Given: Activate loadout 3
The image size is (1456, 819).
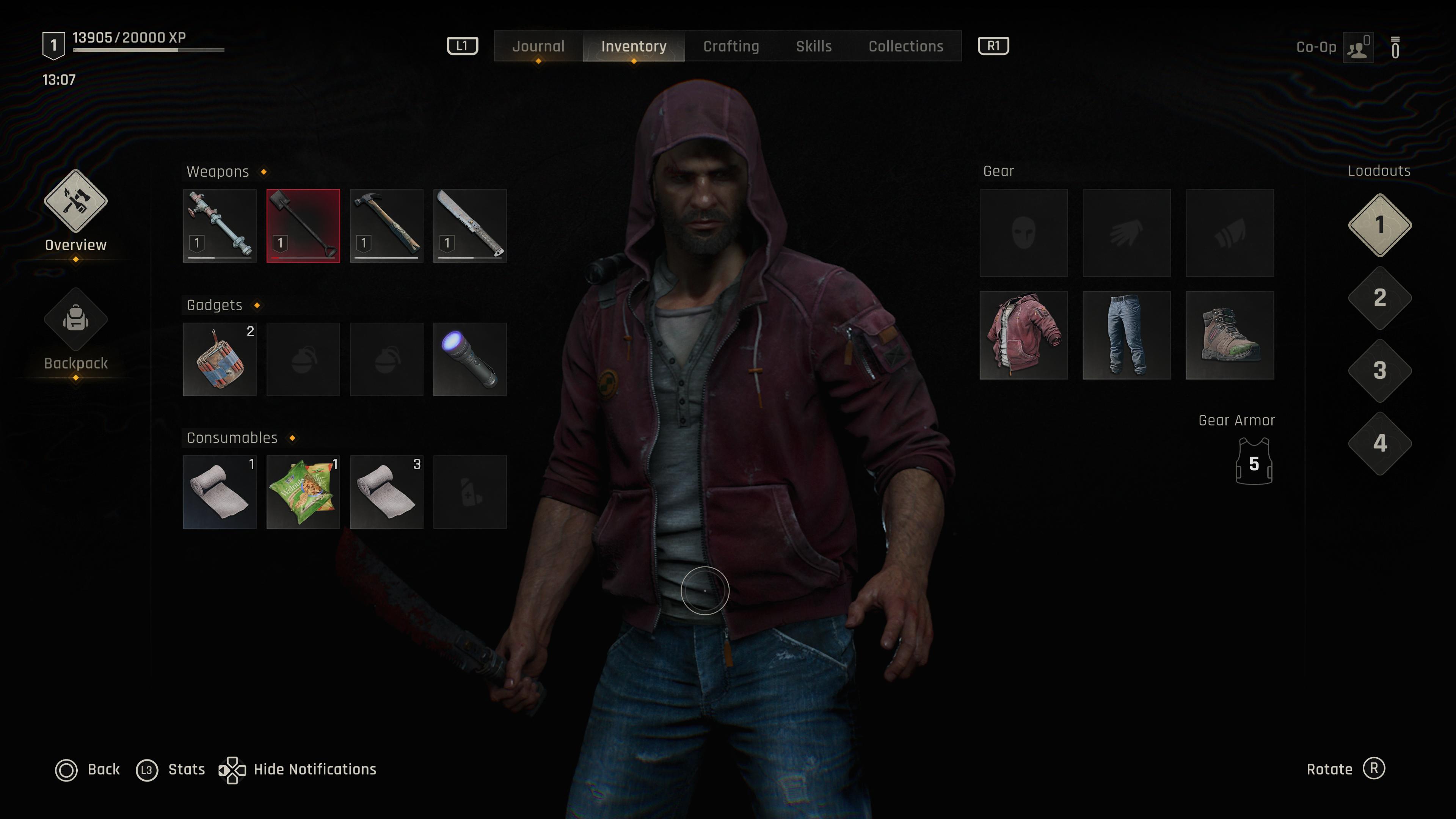Looking at the screenshot, I should click(1380, 371).
